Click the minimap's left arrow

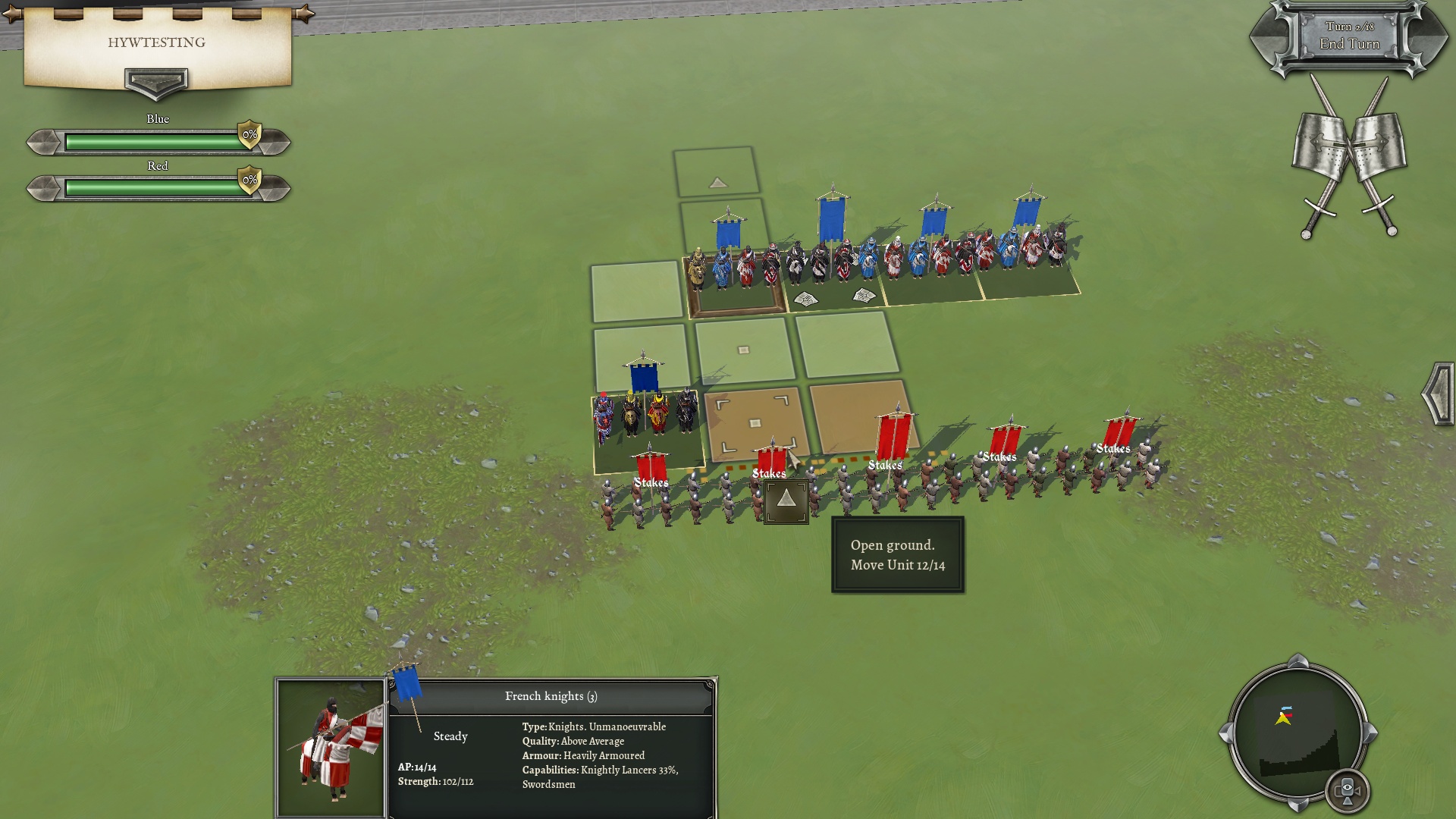click(x=1226, y=733)
